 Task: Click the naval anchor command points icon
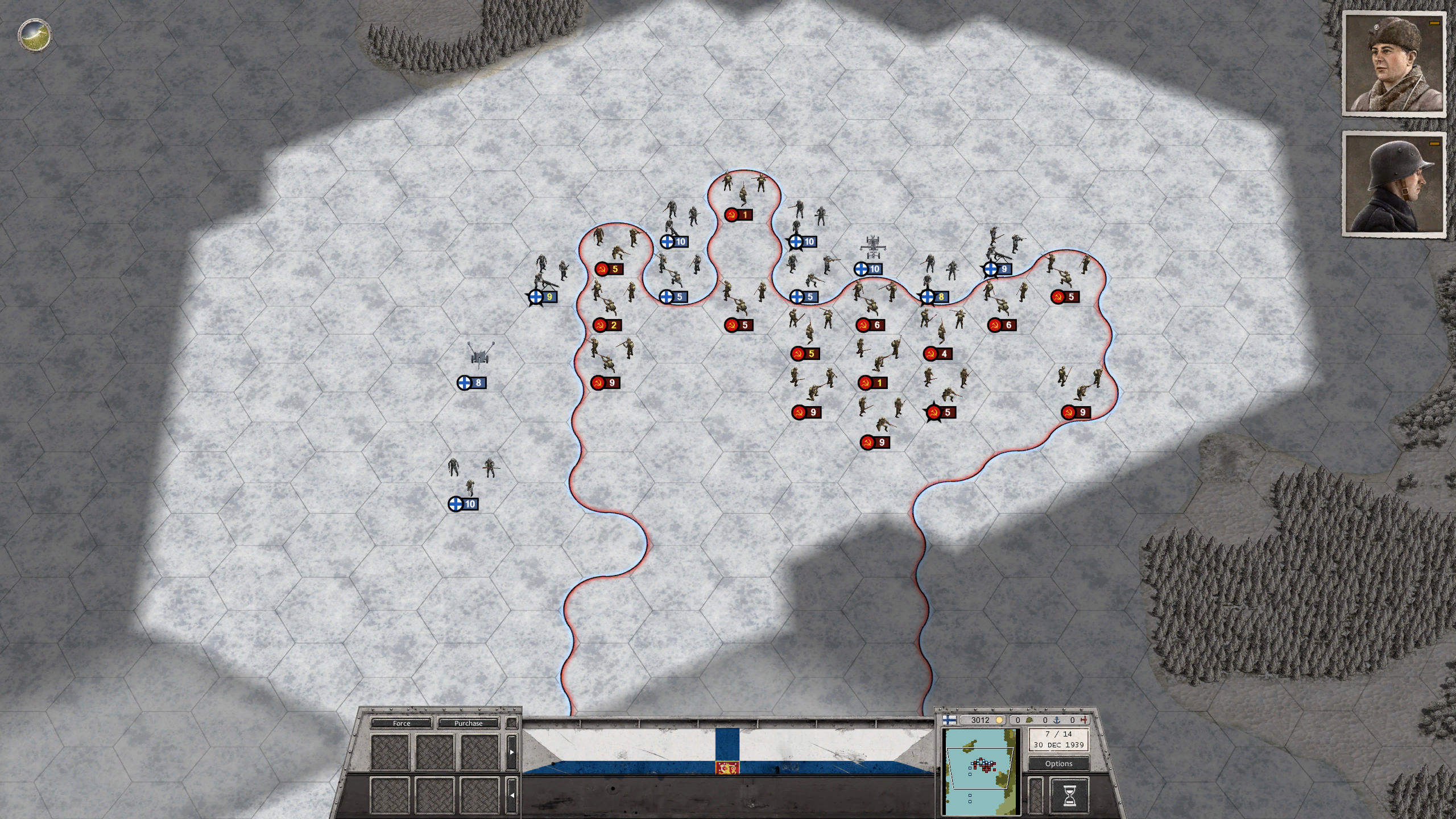(1057, 721)
